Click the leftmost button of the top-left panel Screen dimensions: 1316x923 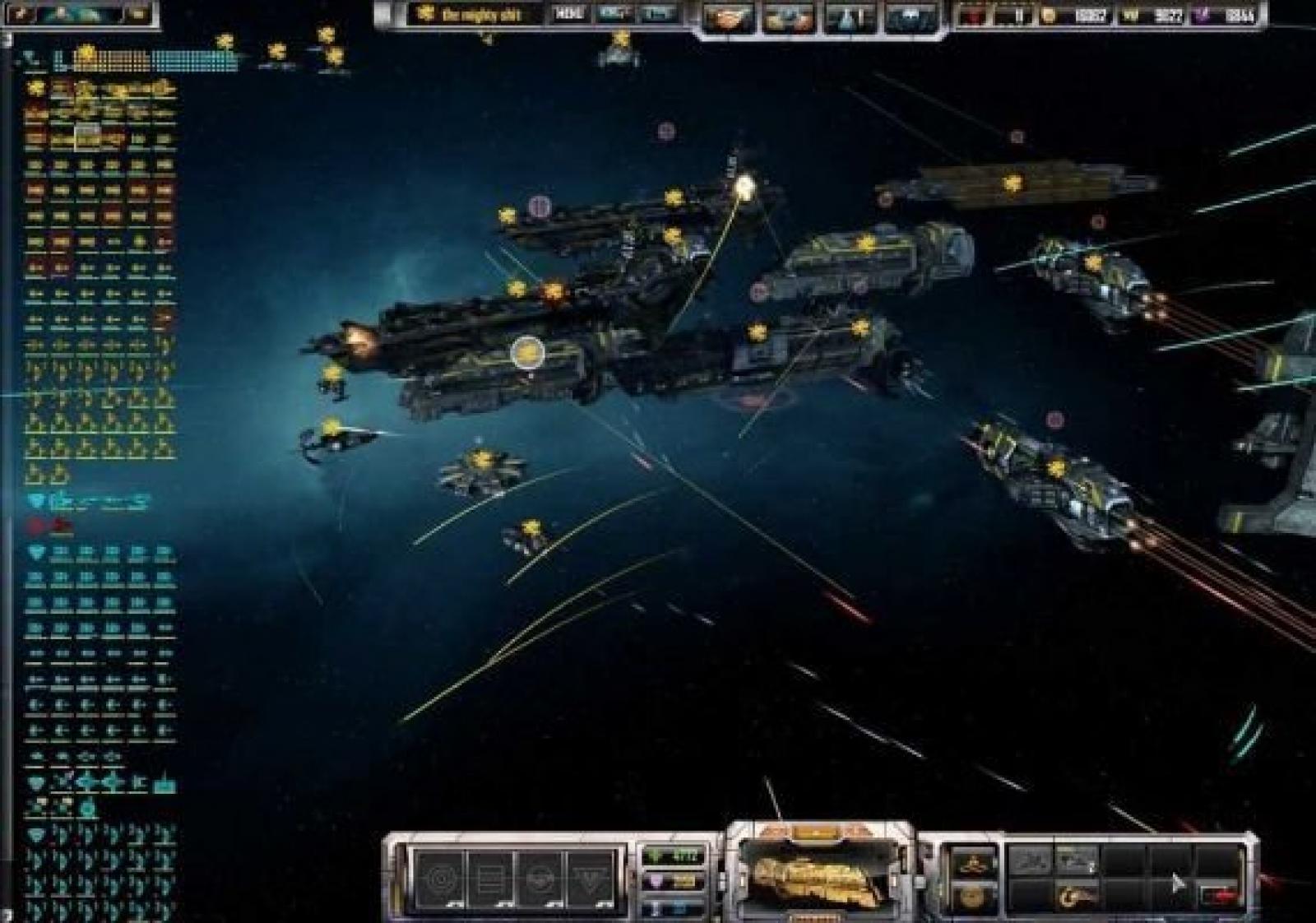pos(22,14)
